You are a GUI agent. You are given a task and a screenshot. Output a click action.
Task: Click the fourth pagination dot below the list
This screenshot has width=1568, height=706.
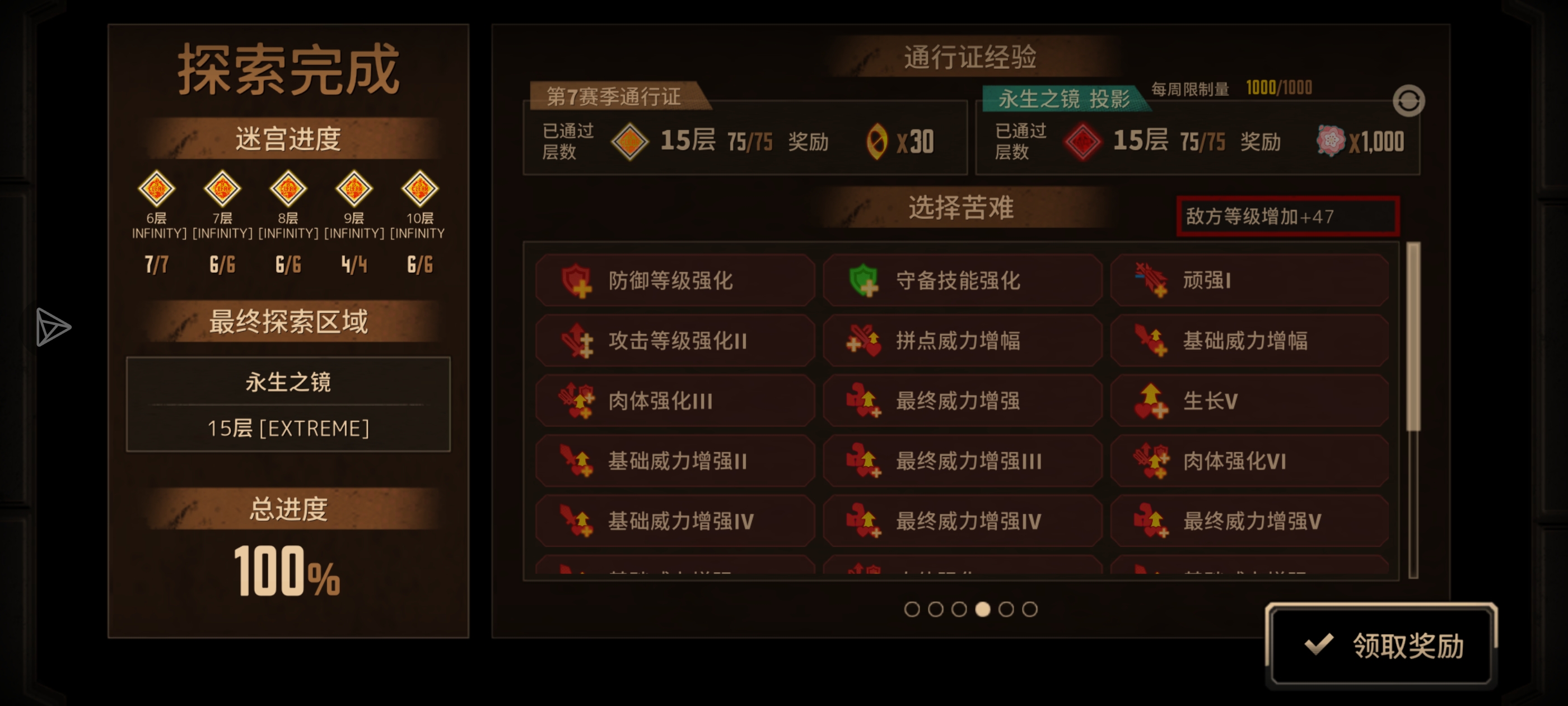pos(983,609)
